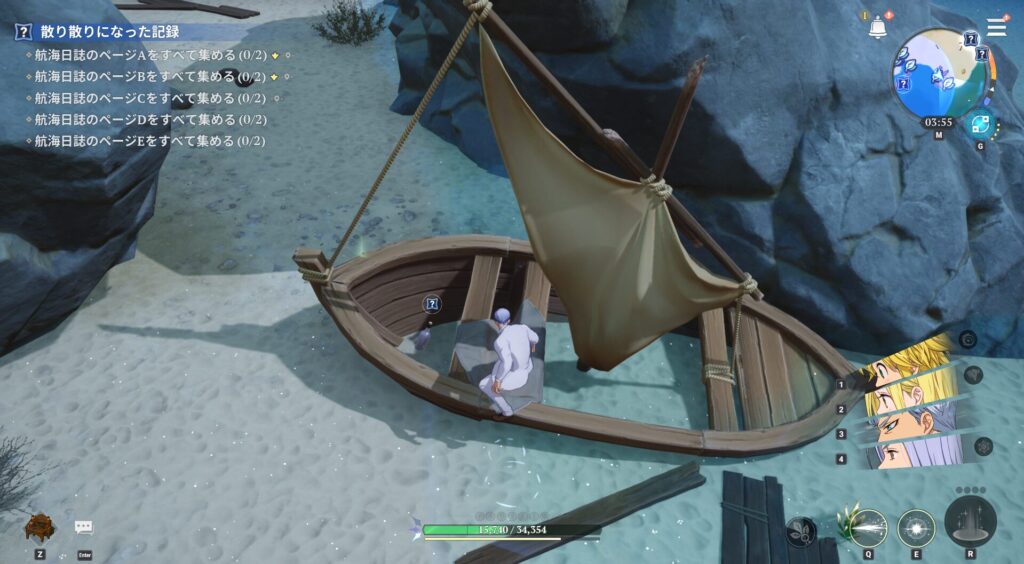Click the gem icon beside the party portraits
Image resolution: width=1024 pixels, height=564 pixels.
point(973,375)
